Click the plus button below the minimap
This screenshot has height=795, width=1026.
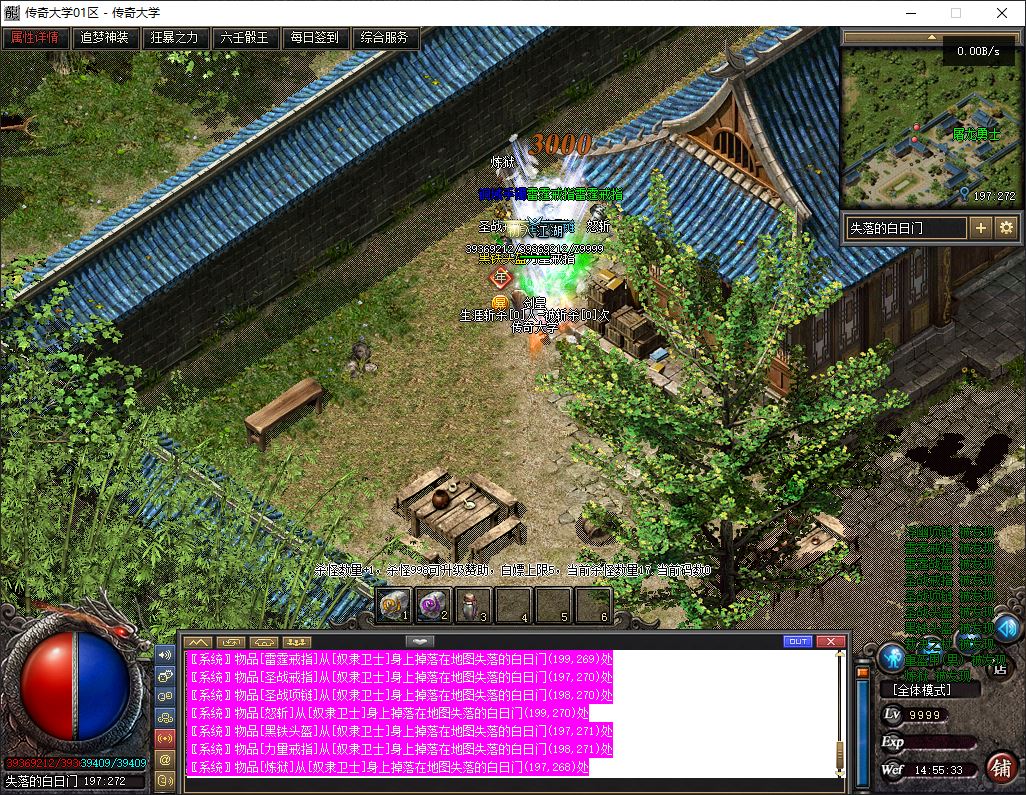[981, 228]
